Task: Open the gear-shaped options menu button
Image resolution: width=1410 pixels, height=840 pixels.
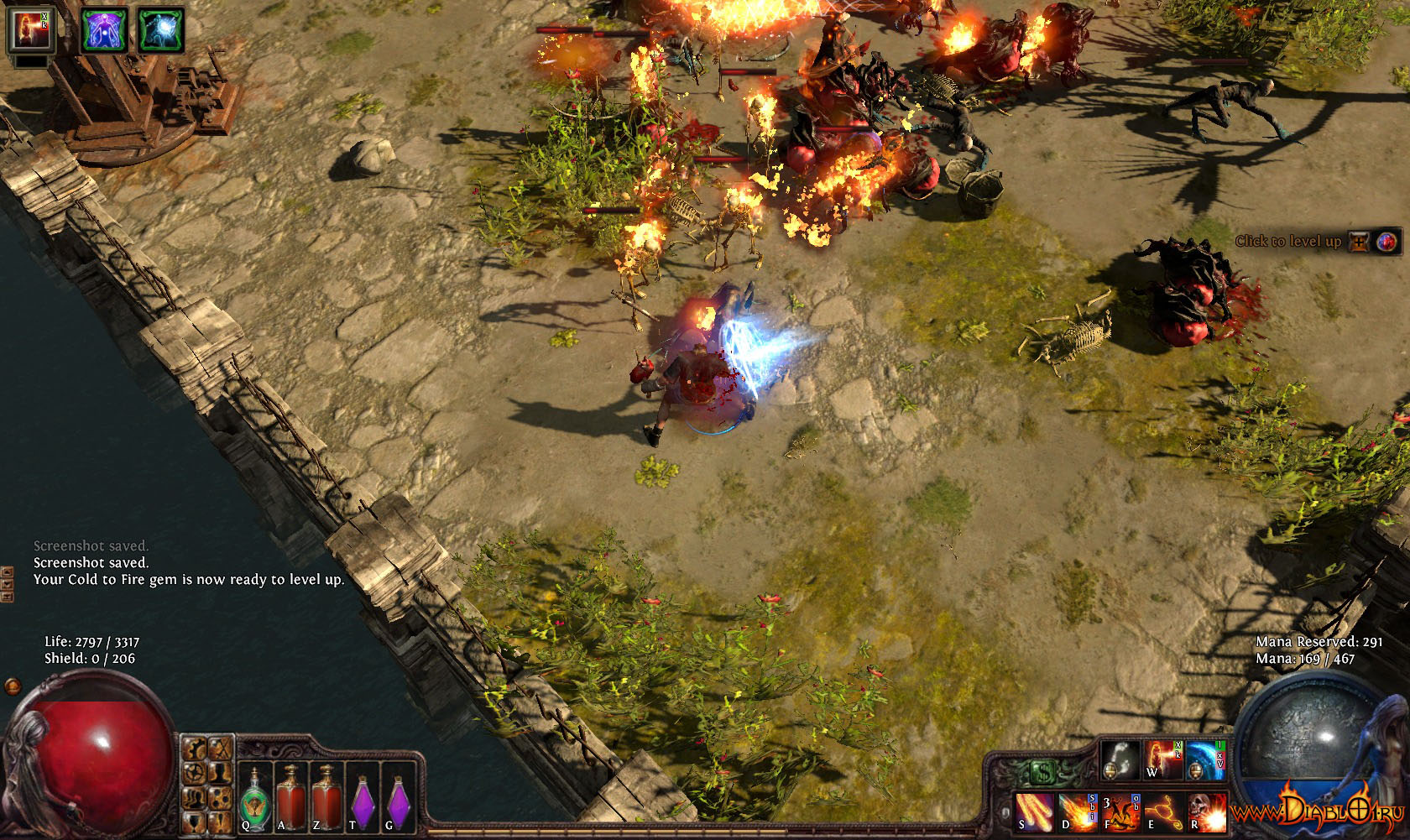Action: pyautogui.click(x=196, y=771)
